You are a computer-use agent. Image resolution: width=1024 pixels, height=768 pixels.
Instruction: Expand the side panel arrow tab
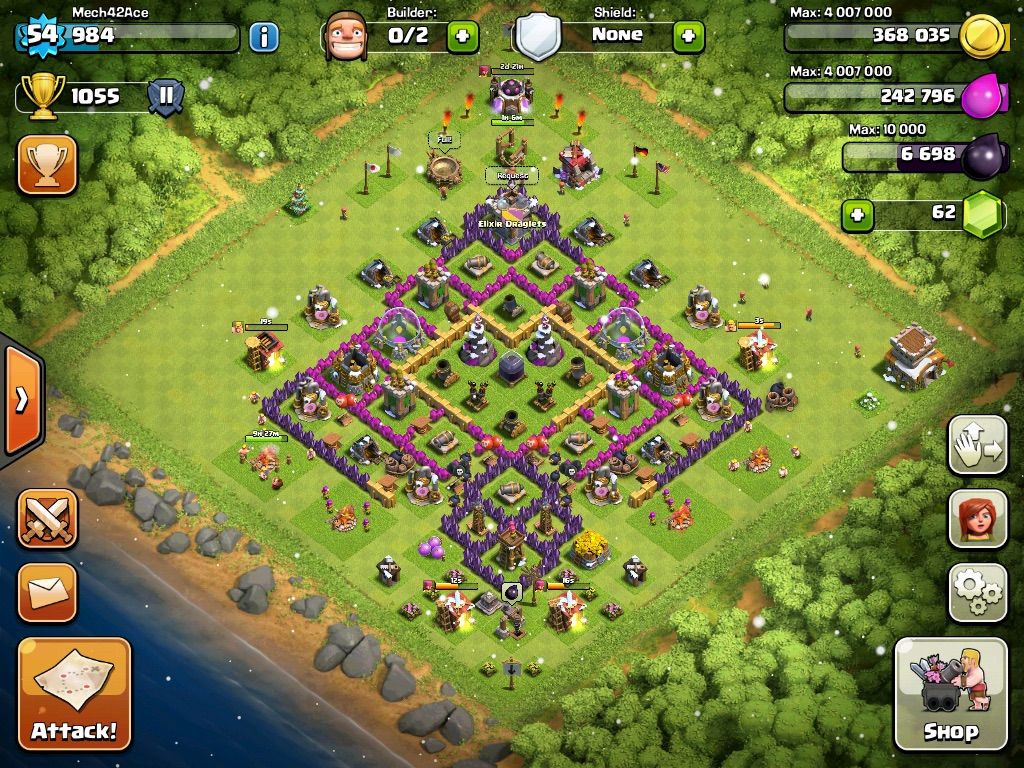(21, 400)
